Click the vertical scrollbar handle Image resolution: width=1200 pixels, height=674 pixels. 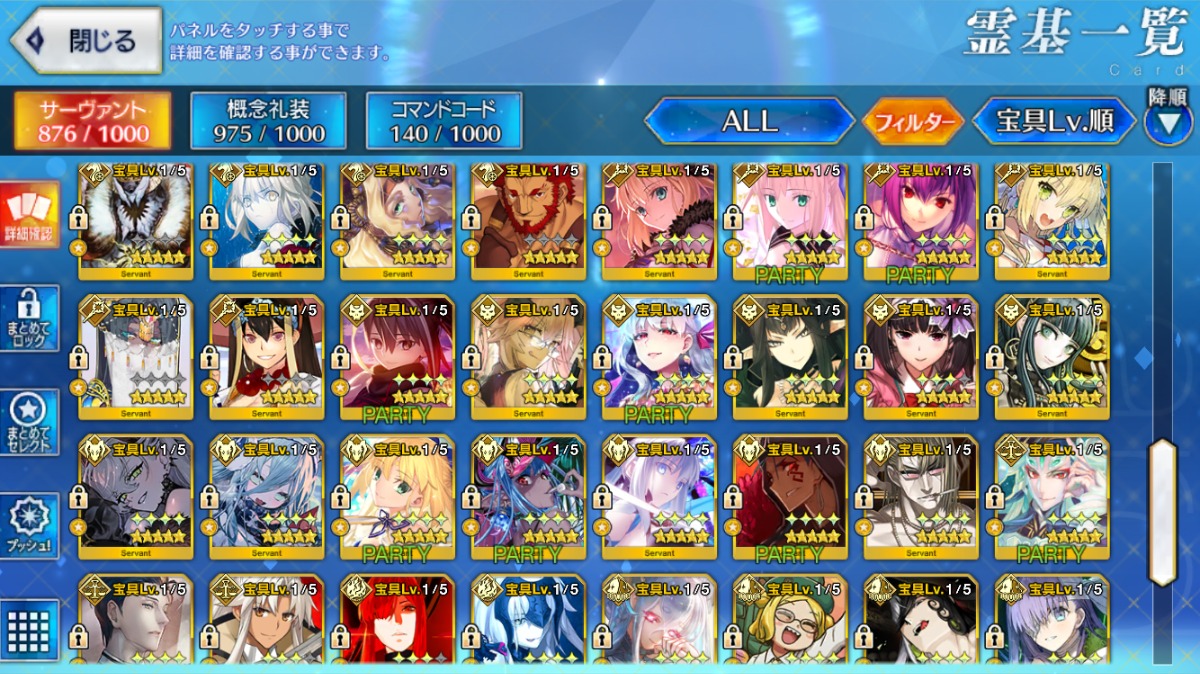pyautogui.click(x=1162, y=511)
